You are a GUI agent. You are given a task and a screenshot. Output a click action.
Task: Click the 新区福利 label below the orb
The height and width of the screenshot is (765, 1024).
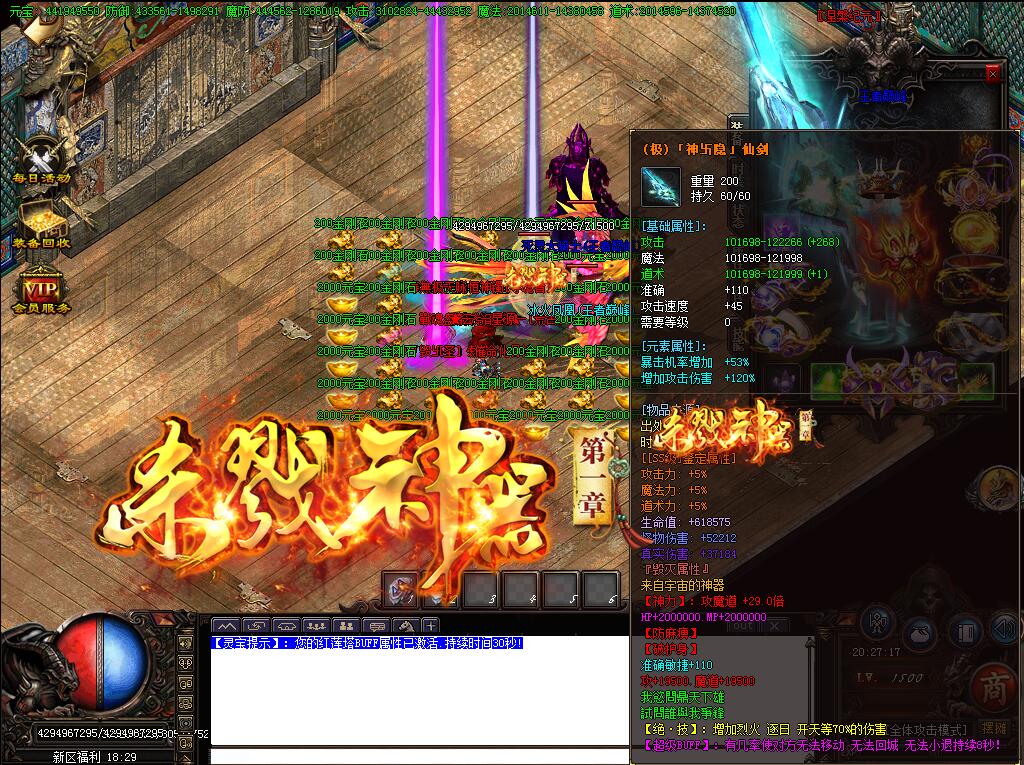point(82,757)
